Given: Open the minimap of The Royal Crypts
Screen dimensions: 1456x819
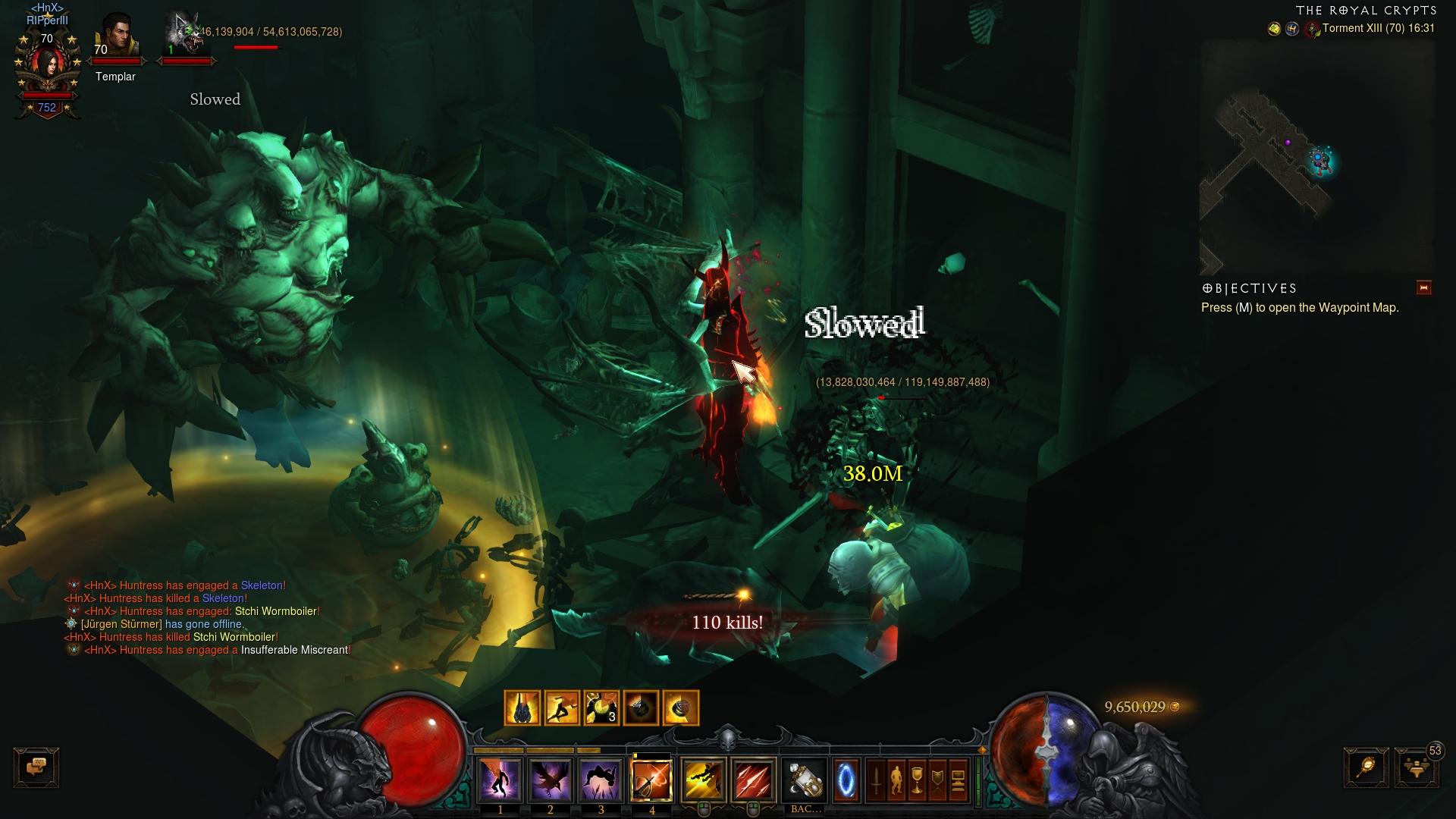Looking at the screenshot, I should [1316, 157].
